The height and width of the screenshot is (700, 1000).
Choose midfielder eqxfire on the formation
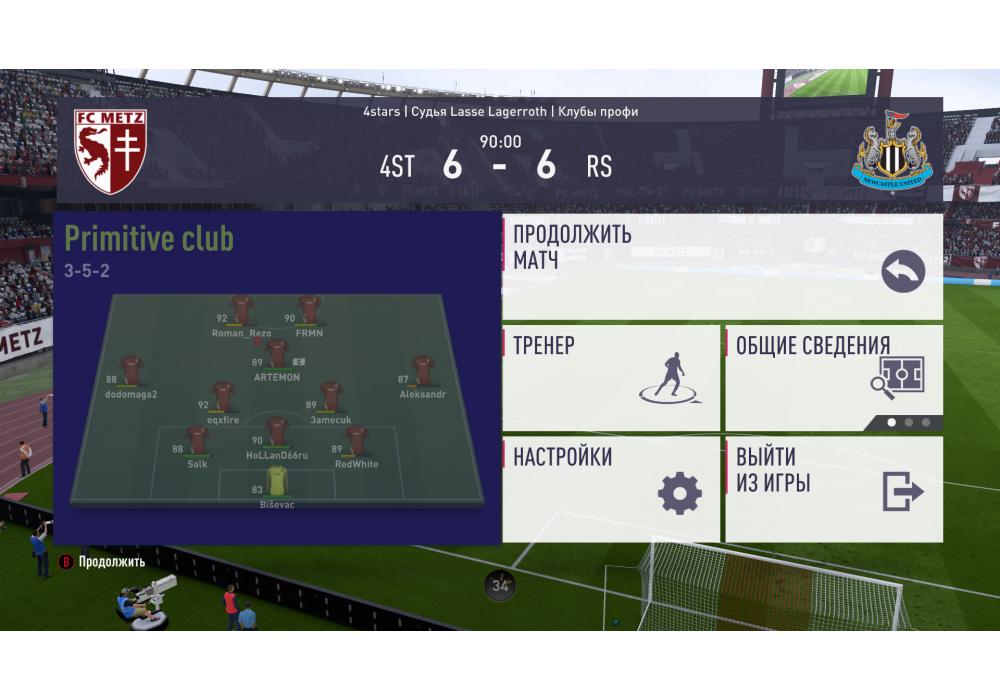tap(224, 397)
